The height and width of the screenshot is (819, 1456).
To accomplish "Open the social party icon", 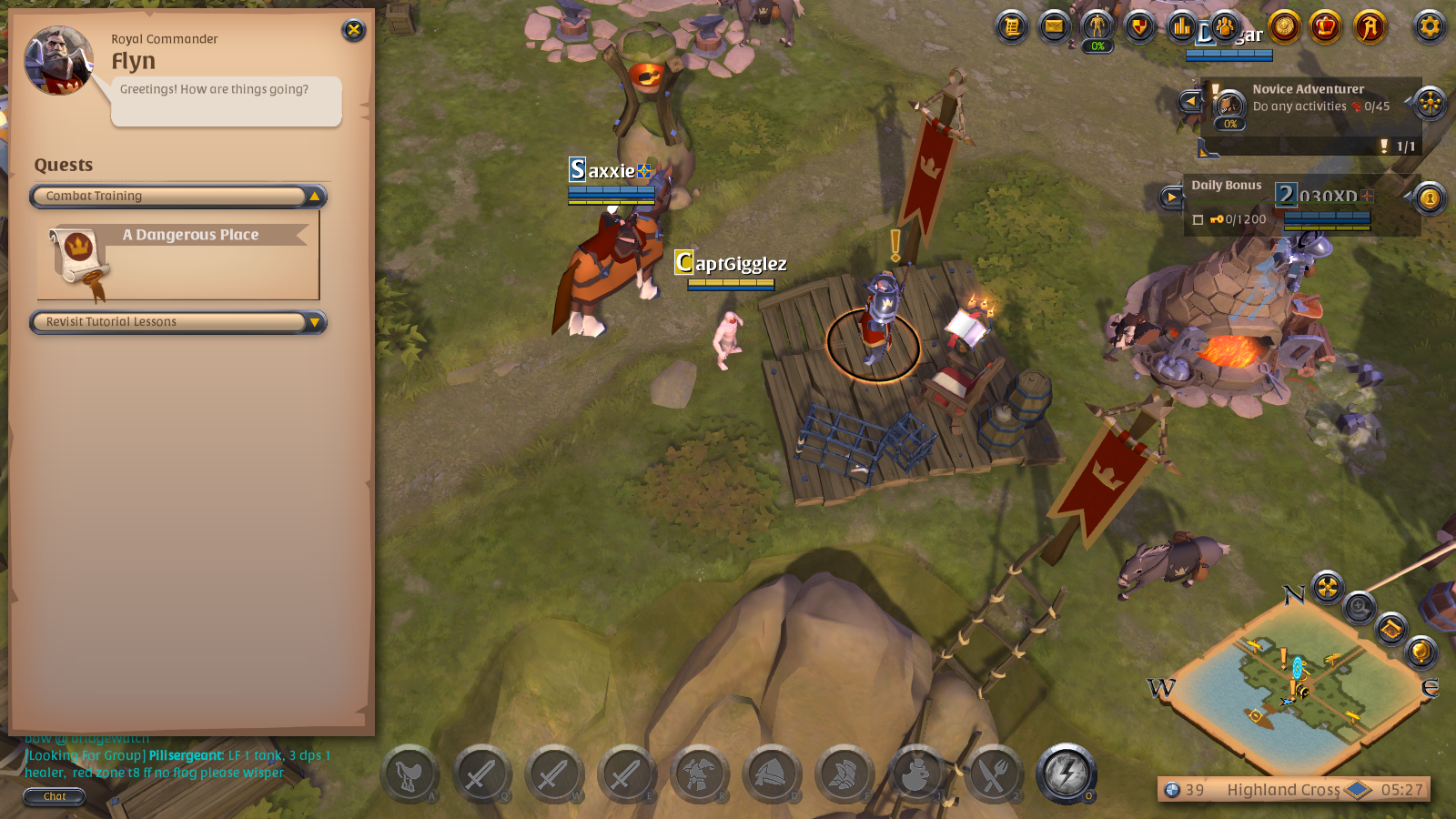I will (x=1226, y=27).
